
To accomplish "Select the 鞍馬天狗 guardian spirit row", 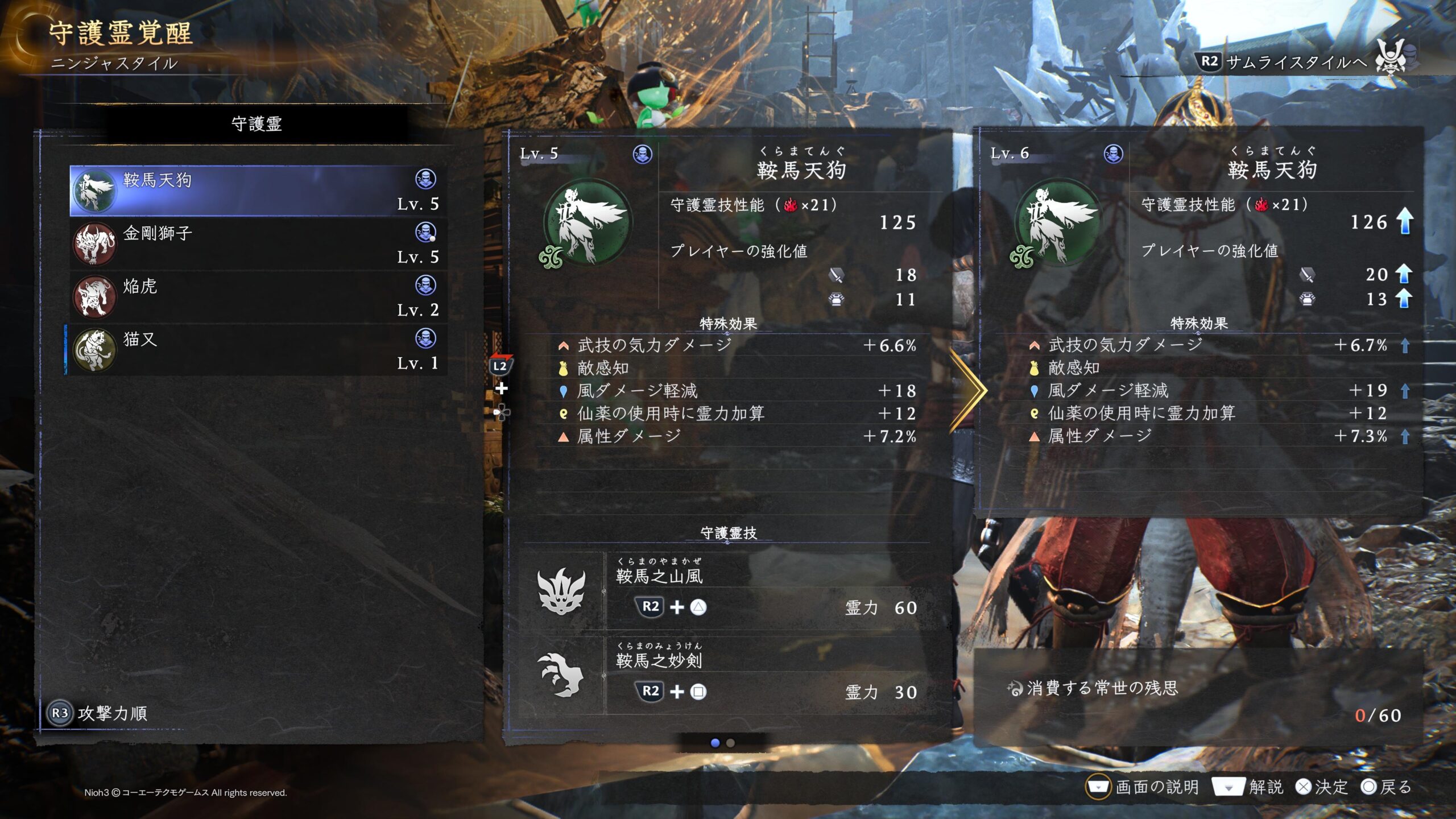I will click(x=257, y=191).
